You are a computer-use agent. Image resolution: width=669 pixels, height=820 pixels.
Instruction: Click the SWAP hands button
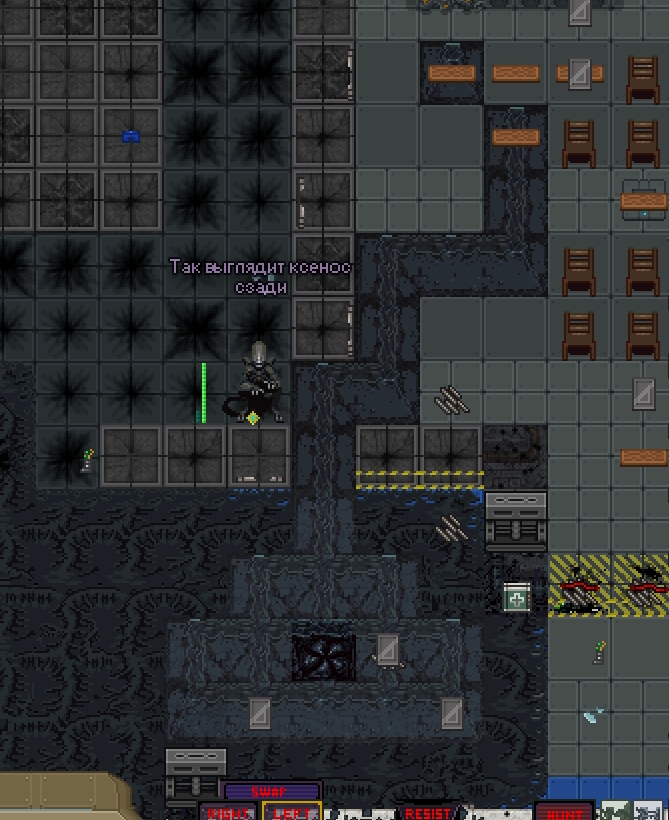point(271,791)
